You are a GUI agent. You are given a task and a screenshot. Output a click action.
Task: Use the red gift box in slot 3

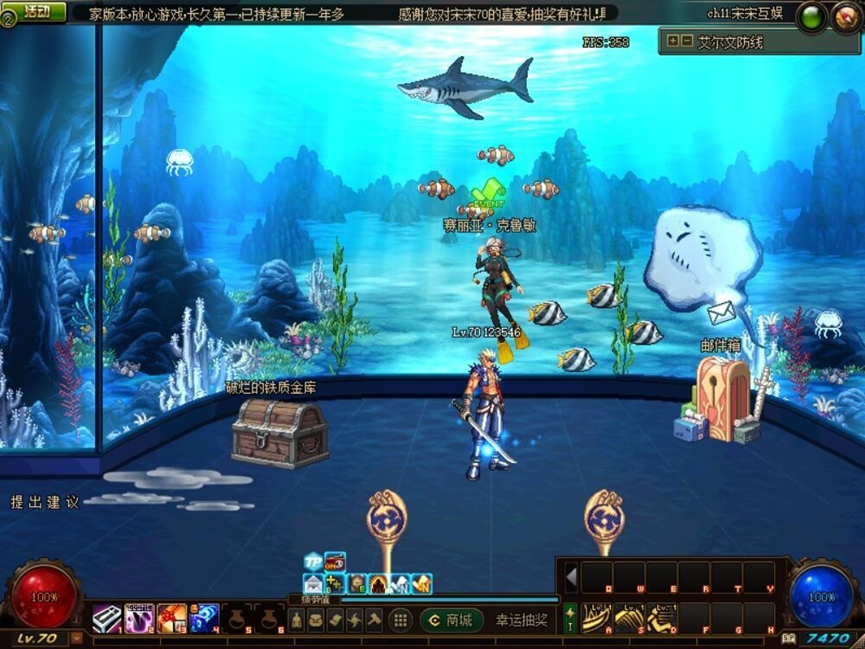pos(171,619)
